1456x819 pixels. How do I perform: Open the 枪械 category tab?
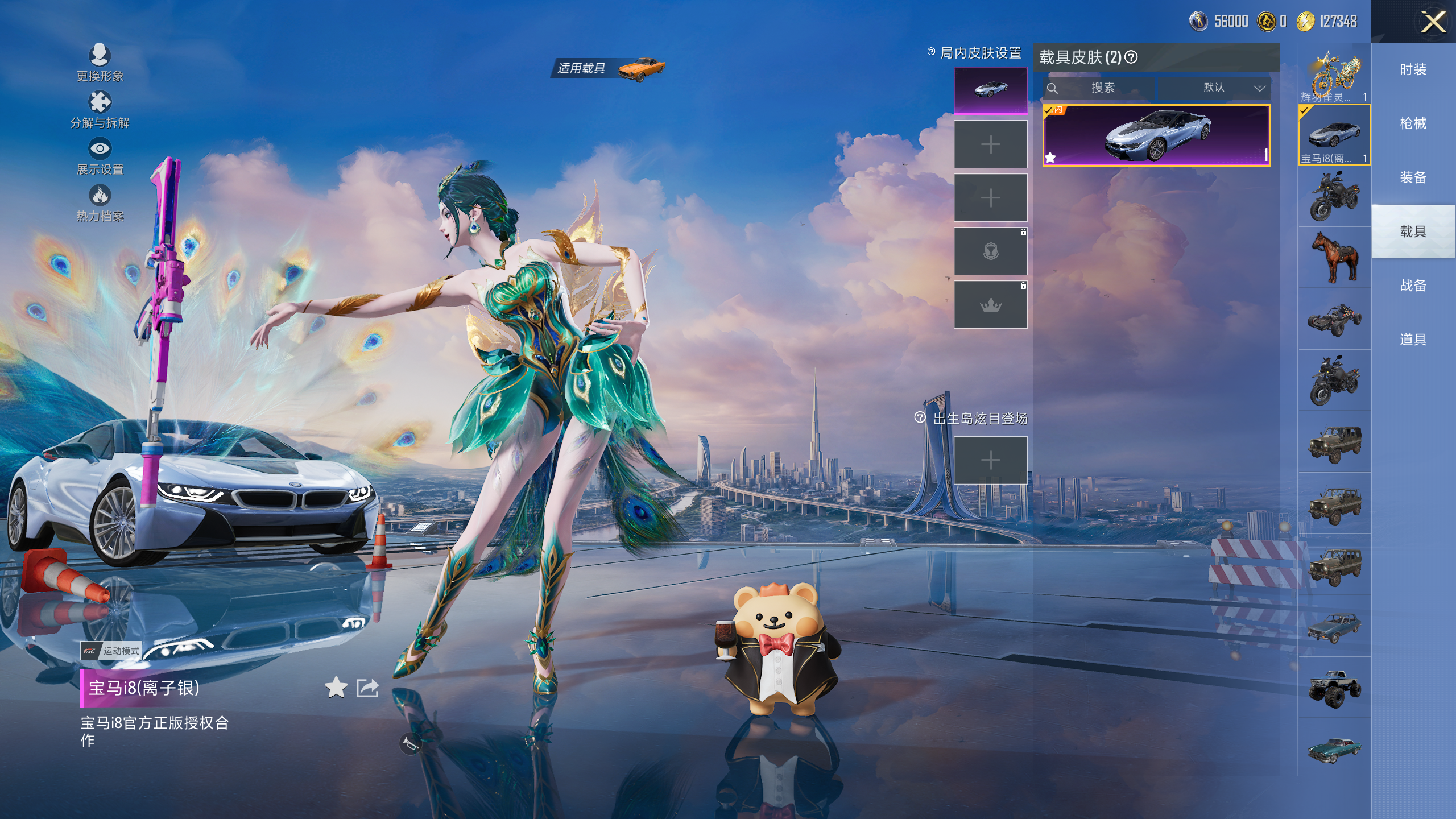[1413, 123]
